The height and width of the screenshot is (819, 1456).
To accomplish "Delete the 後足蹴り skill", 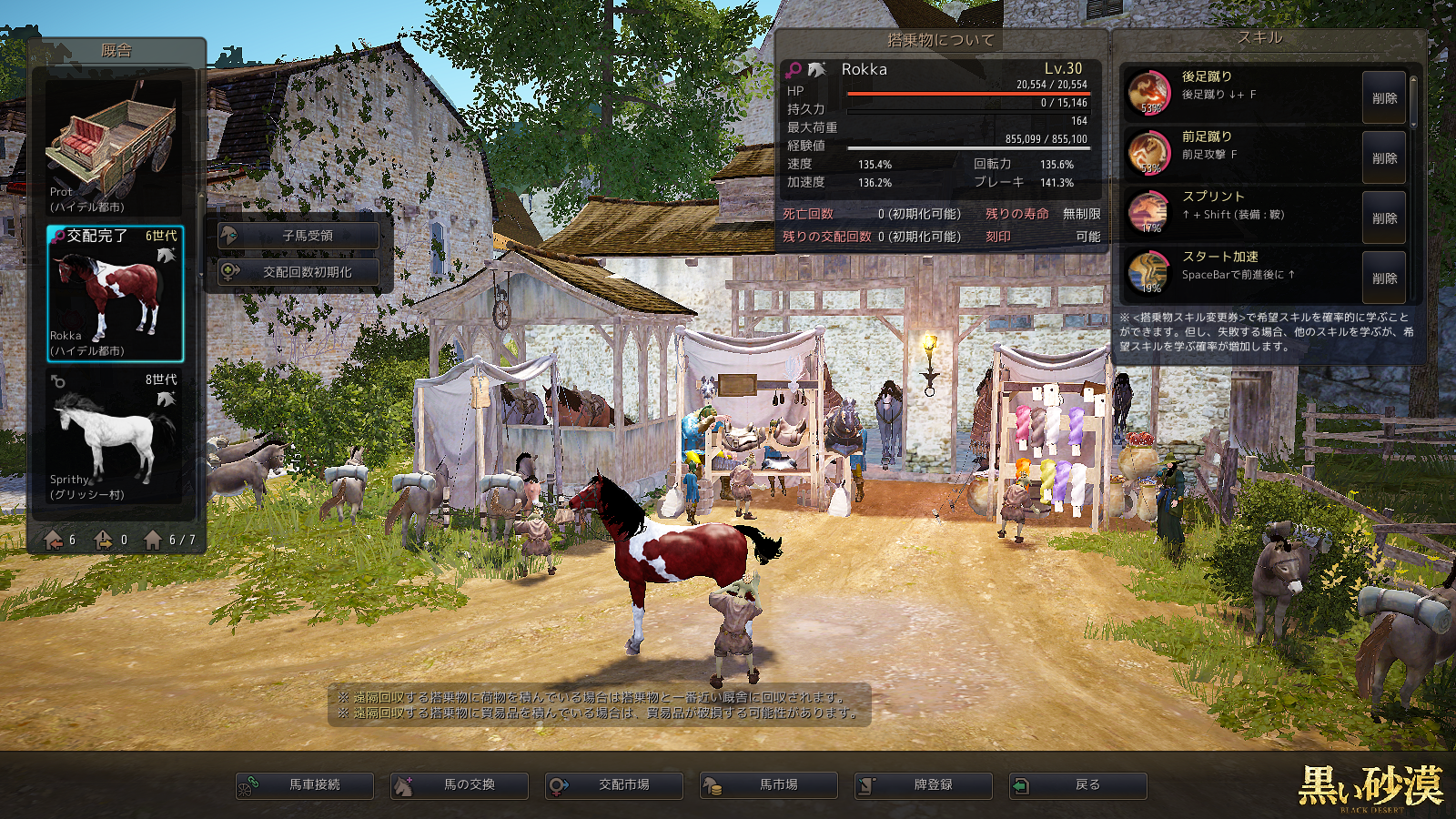I will click(x=1383, y=98).
